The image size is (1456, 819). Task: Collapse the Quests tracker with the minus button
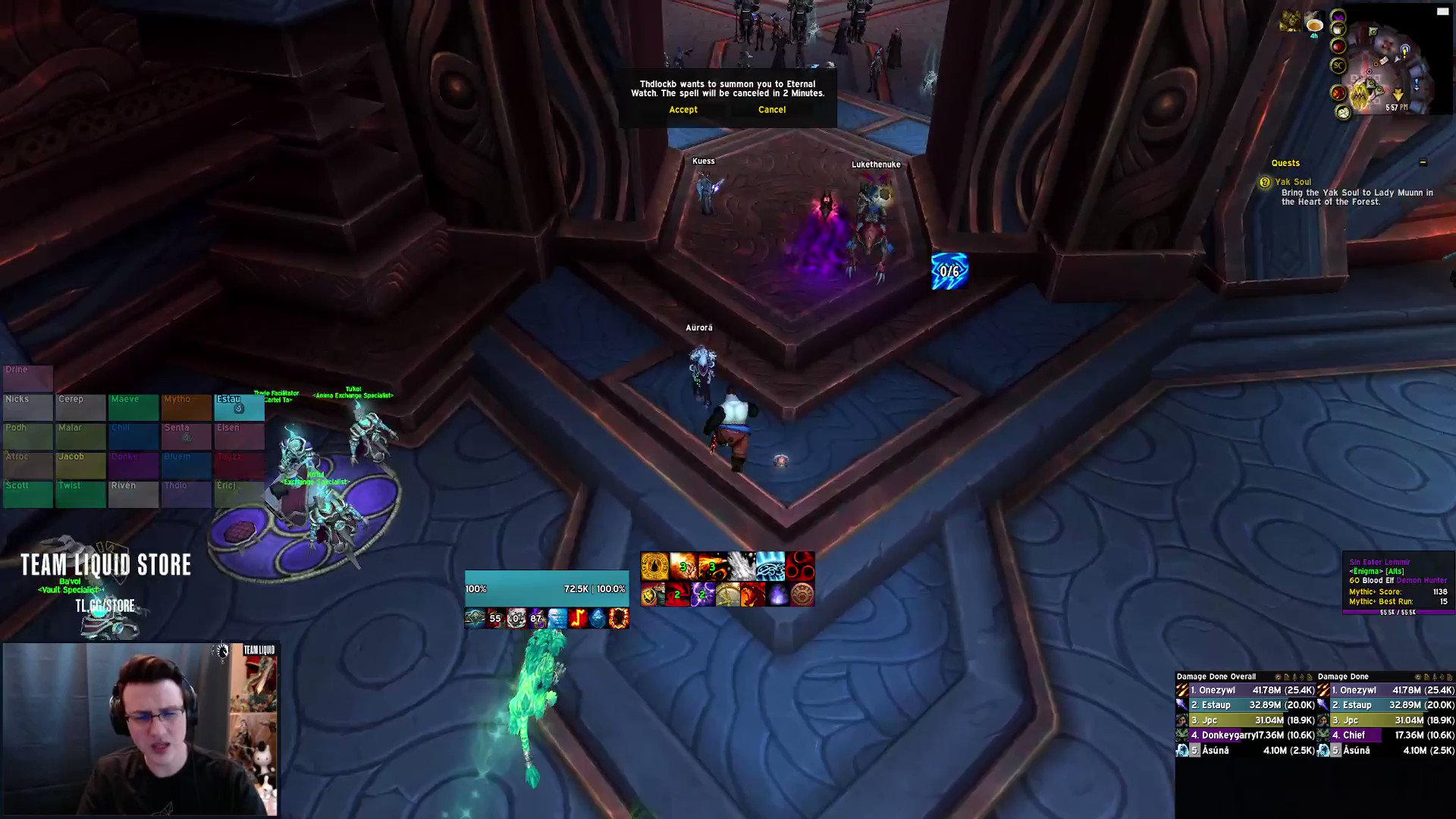pyautogui.click(x=1423, y=162)
